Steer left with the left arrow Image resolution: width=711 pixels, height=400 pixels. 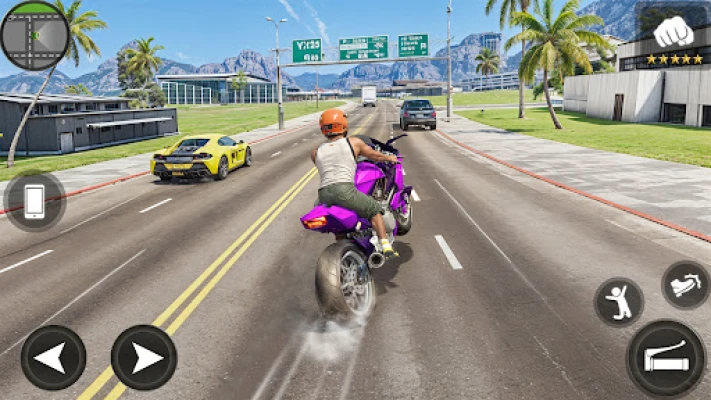53,357
